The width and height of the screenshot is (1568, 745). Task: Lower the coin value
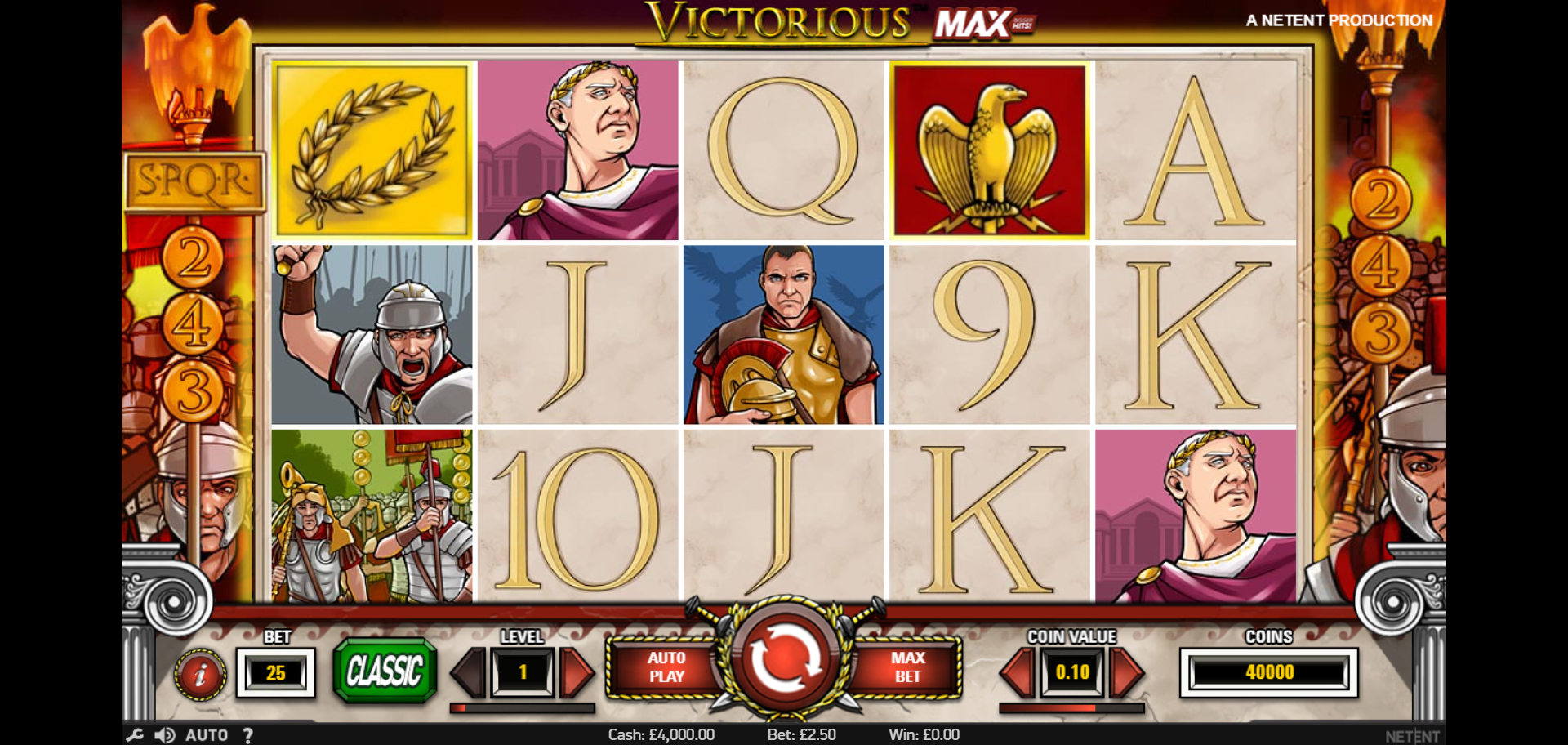[1018, 672]
